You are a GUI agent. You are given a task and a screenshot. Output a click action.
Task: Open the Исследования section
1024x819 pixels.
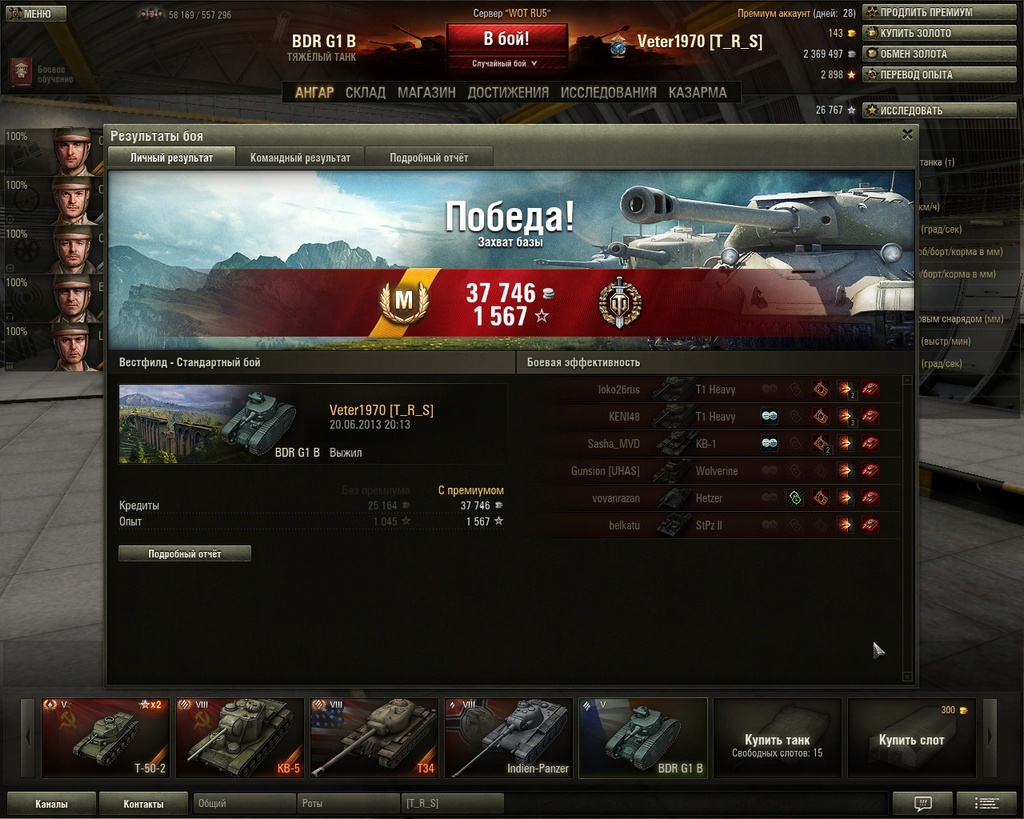pos(608,92)
